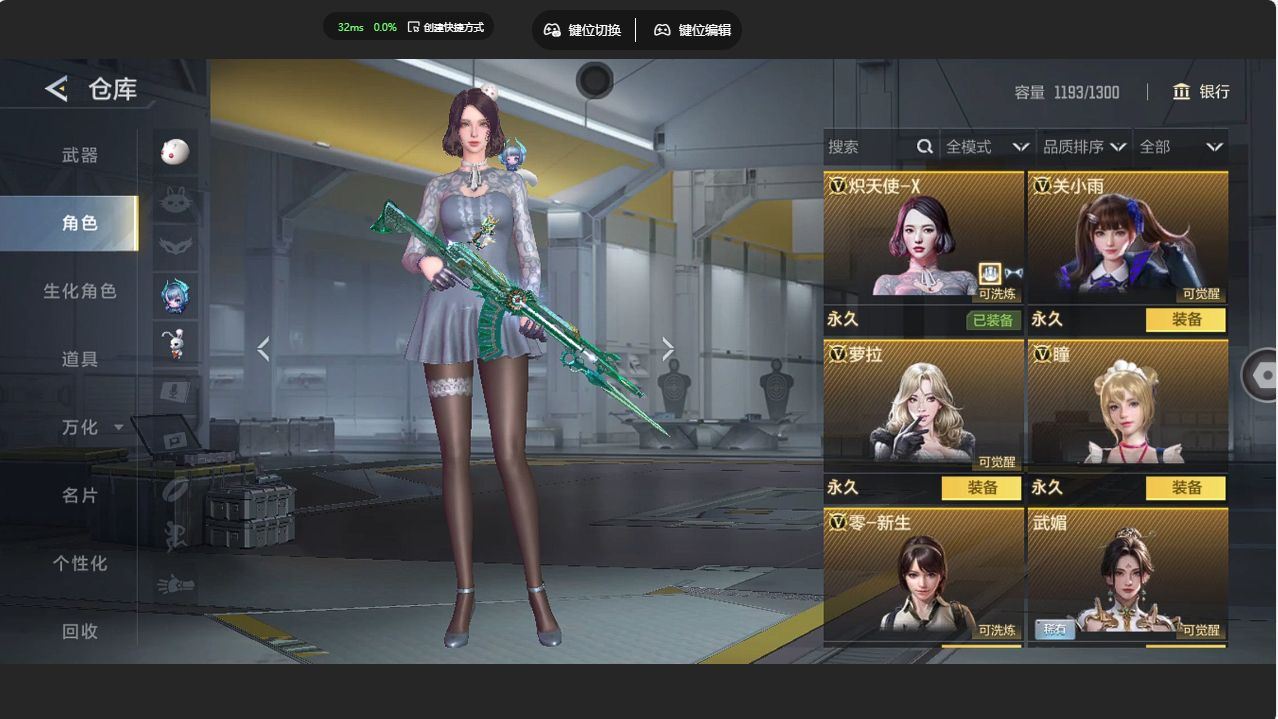1278x719 pixels.
Task: Equip the 关小雨 character
Action: pyautogui.click(x=1185, y=320)
